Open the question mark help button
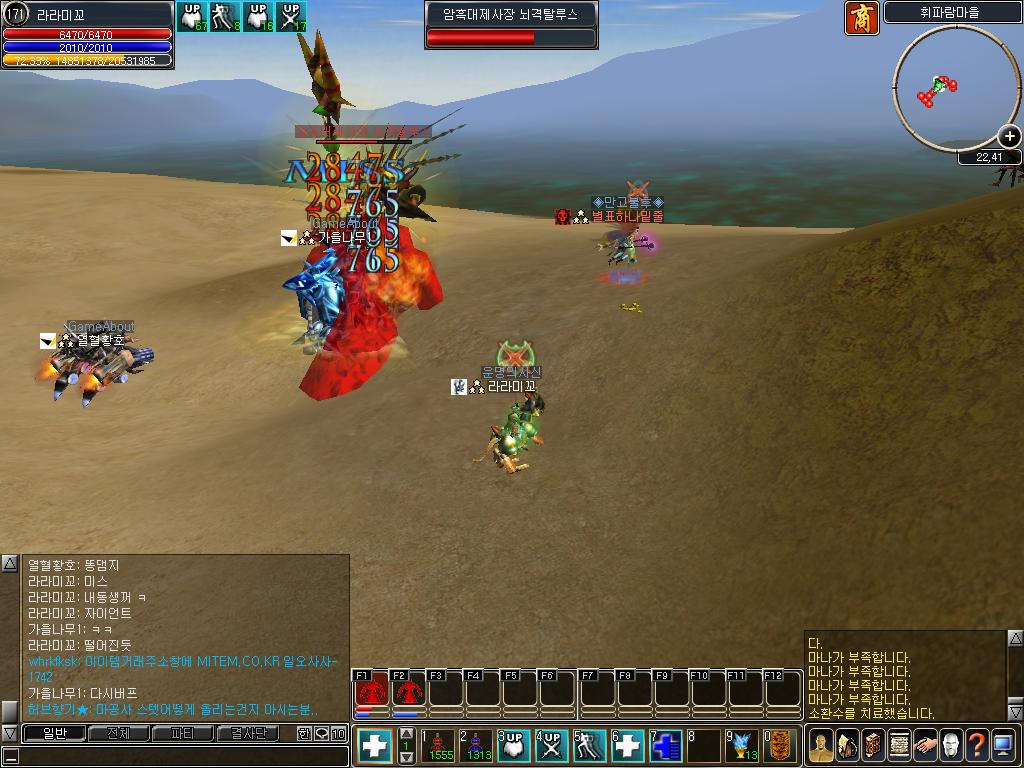 tap(977, 746)
